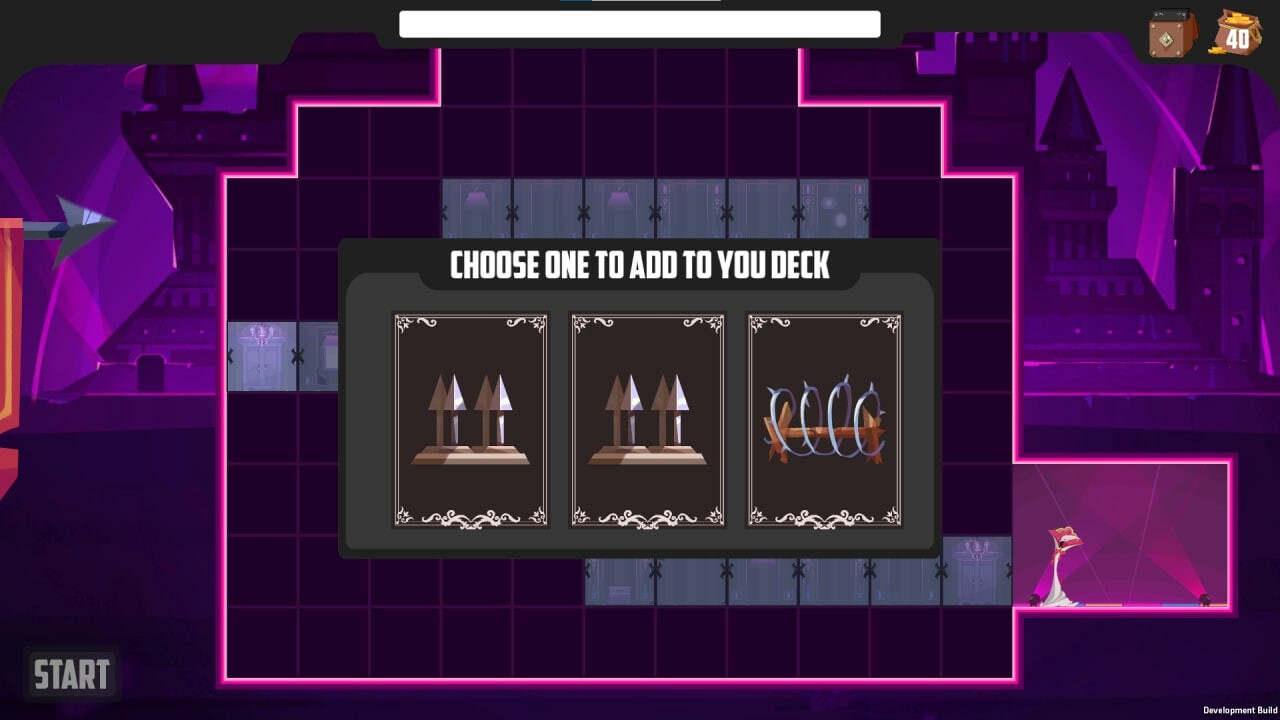
Task: Click the white input field at top center
Action: pos(640,23)
